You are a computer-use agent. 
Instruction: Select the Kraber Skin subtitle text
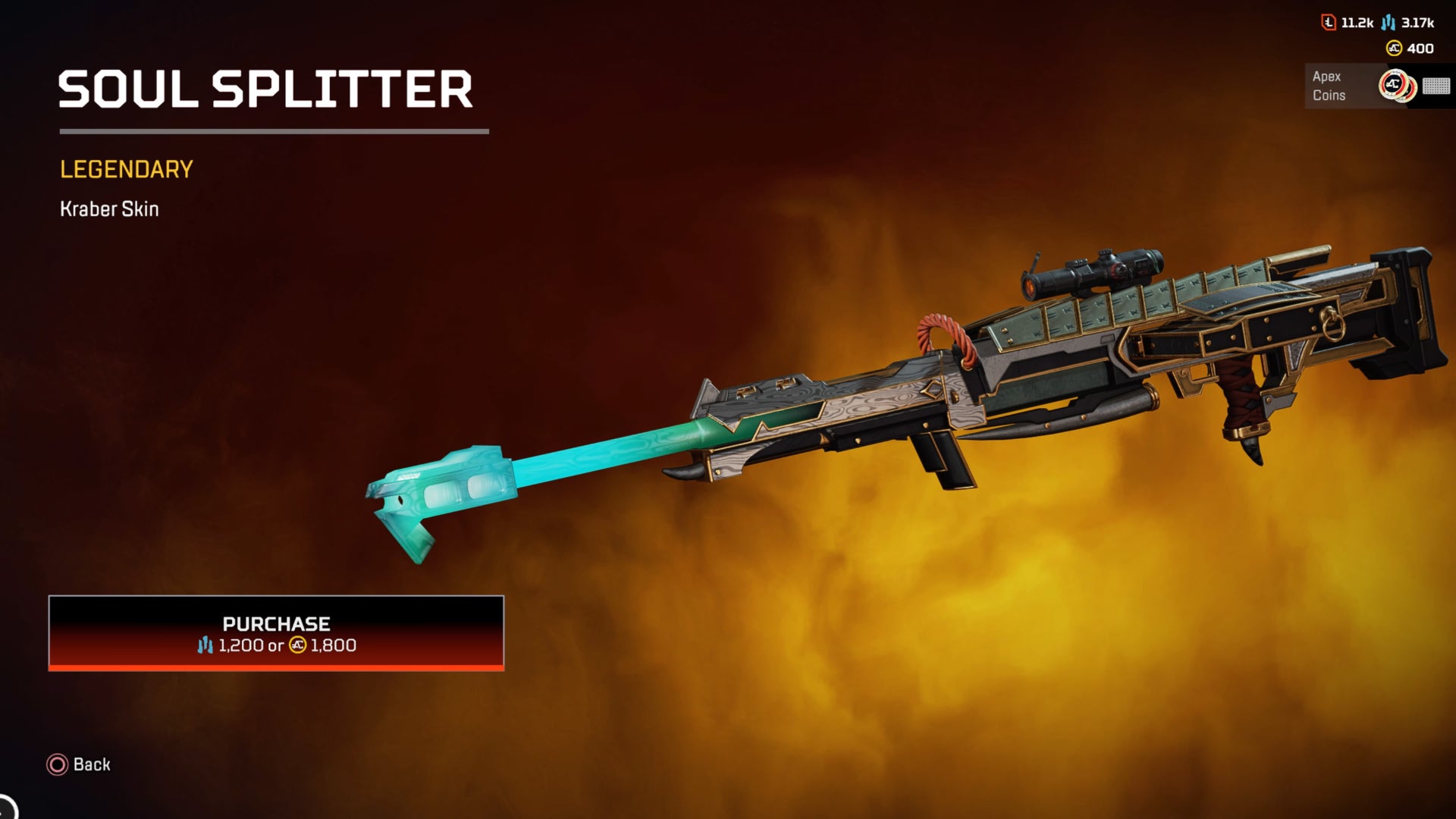click(109, 209)
